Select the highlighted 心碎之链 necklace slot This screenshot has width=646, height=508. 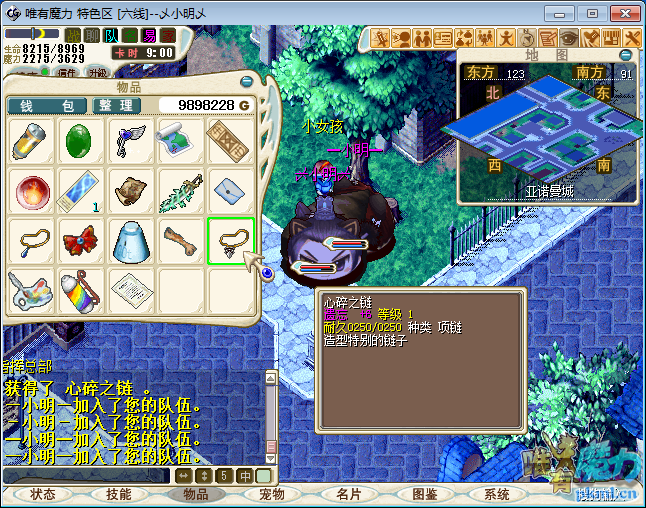(230, 241)
